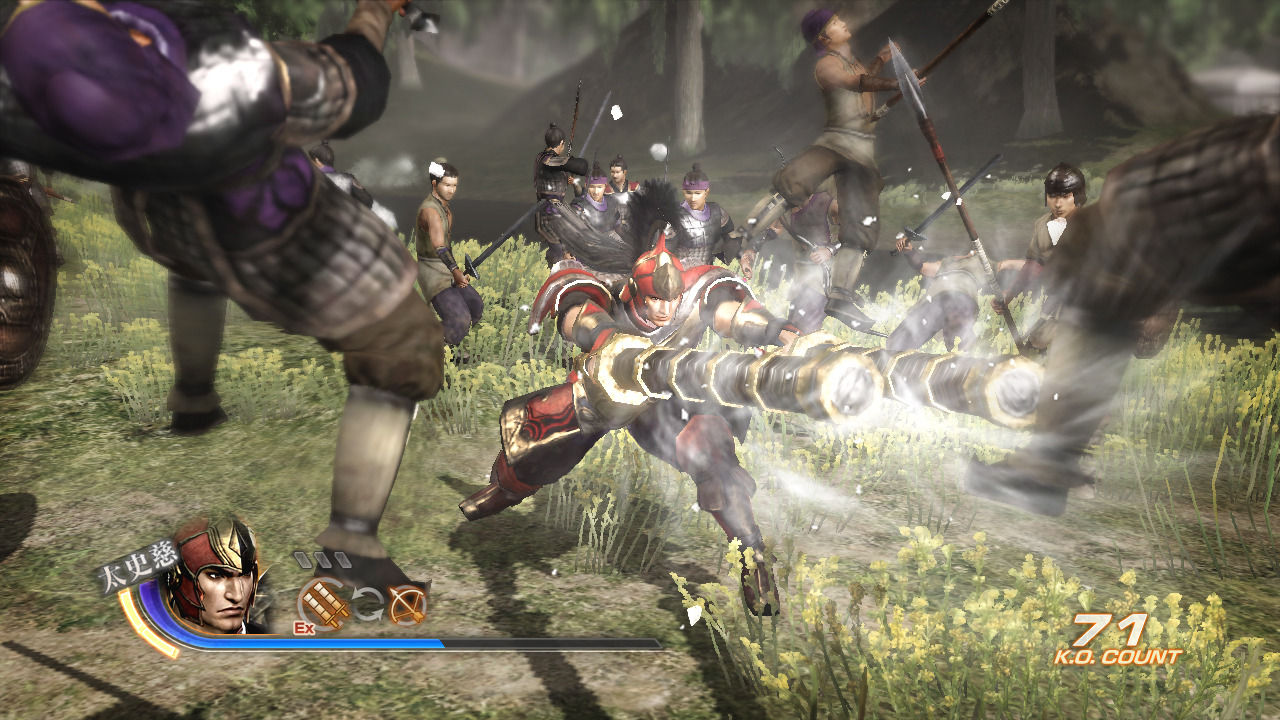Image resolution: width=1280 pixels, height=720 pixels.
Task: Select the twin rods weapon icon
Action: click(323, 603)
